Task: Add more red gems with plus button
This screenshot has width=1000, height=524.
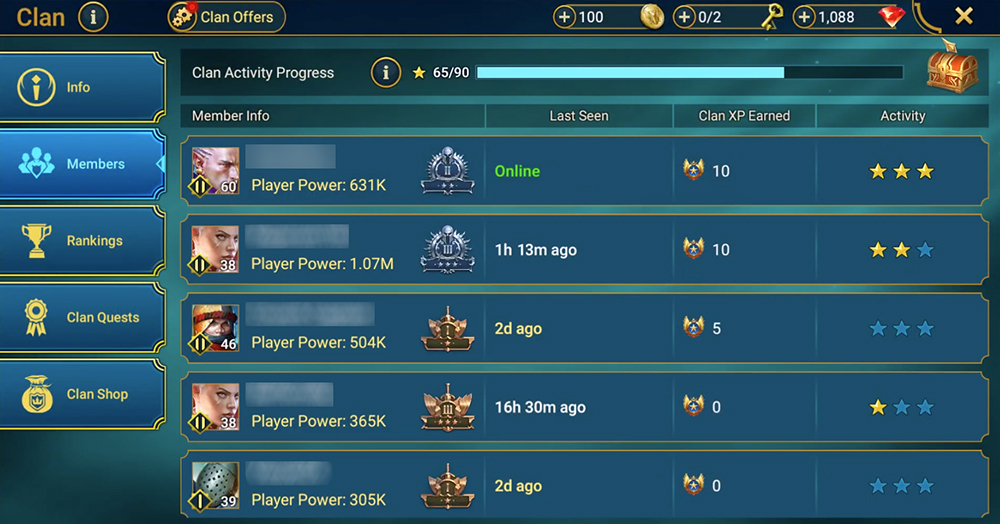Action: 805,17
